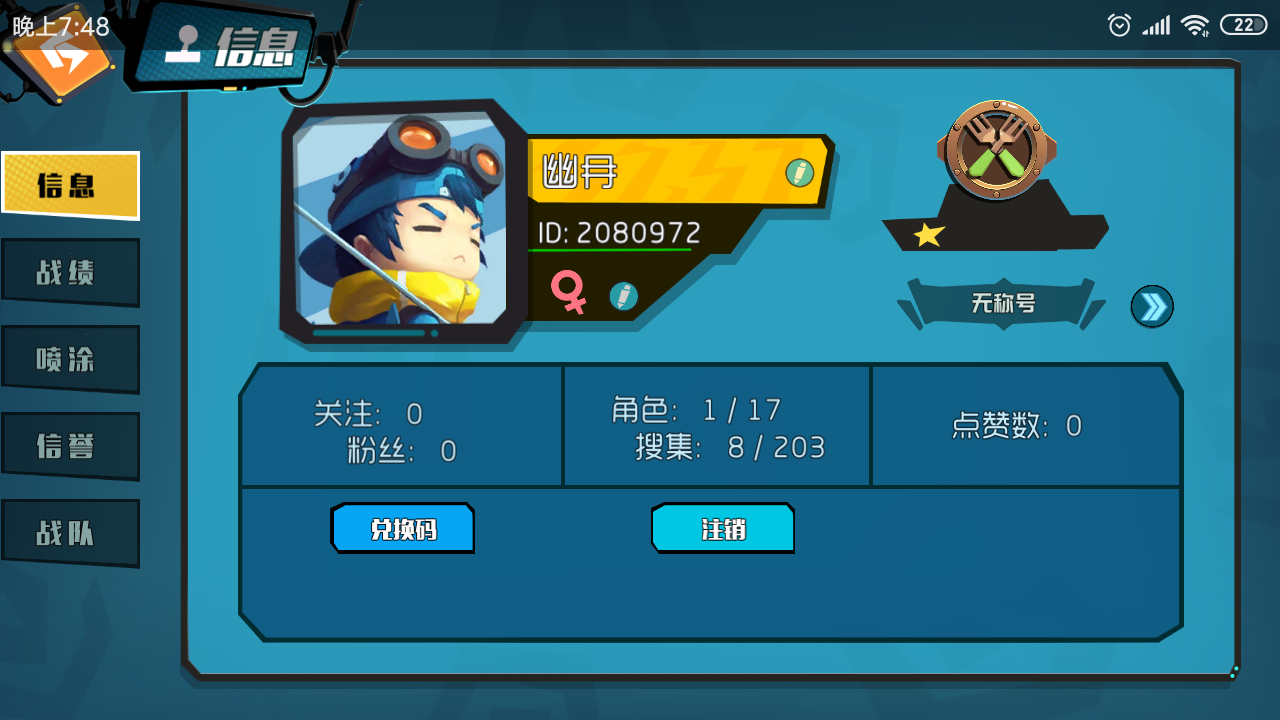Viewport: 1280px width, 720px height.
Task: Open the 战队 sidebar entry
Action: pyautogui.click(x=69, y=531)
